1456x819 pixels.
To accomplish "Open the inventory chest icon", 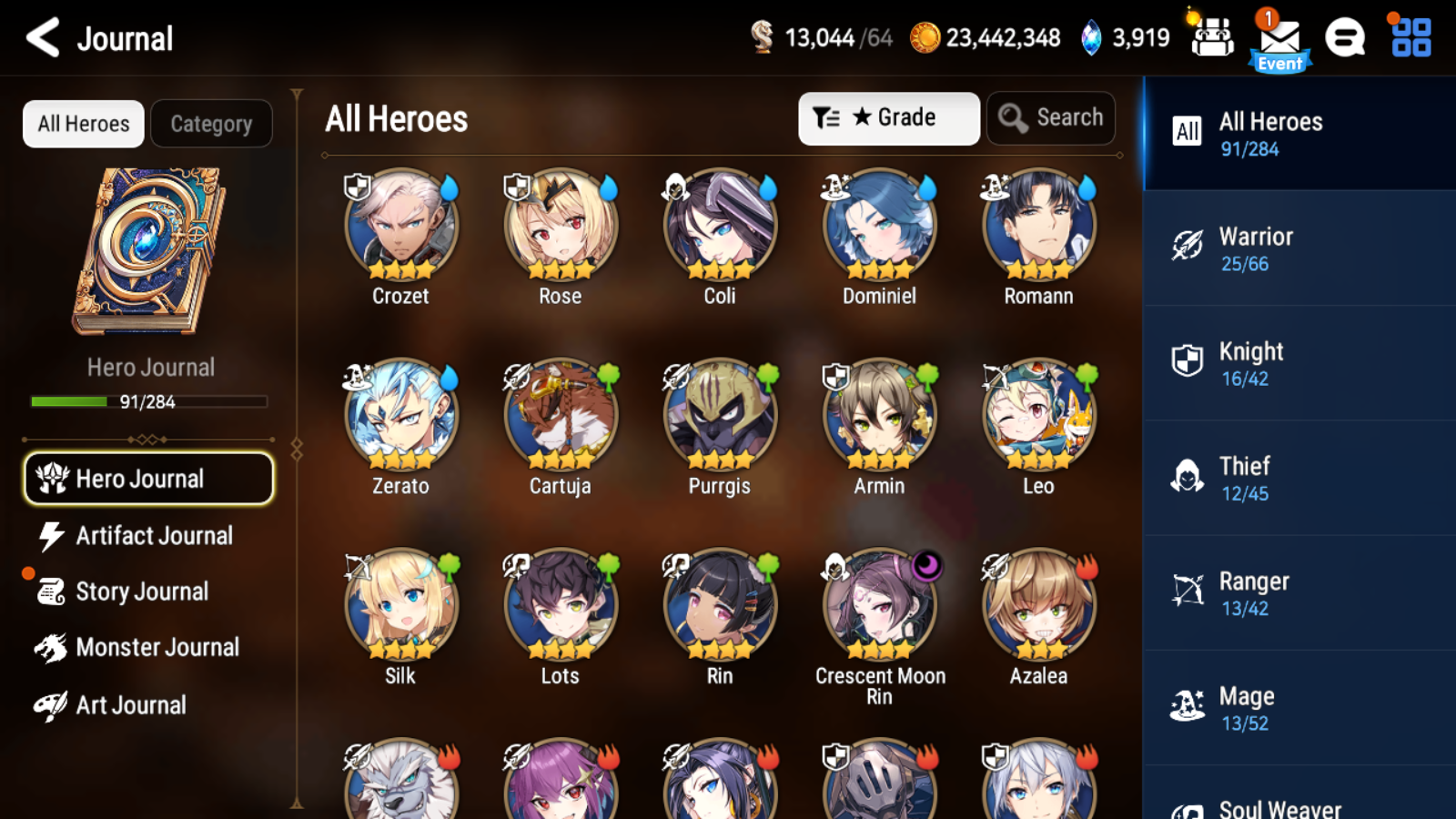I will 1212,38.
